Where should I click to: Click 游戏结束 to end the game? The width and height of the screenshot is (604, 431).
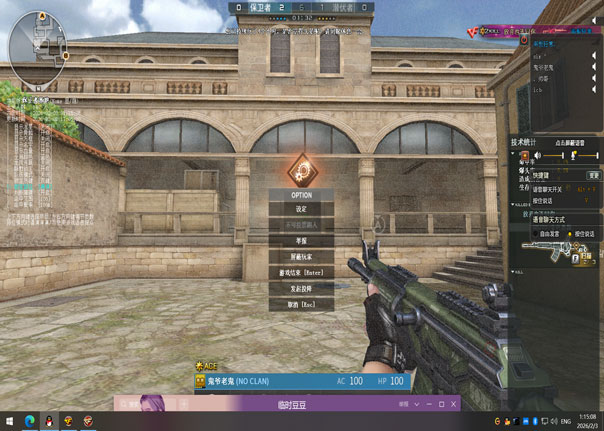click(x=301, y=273)
